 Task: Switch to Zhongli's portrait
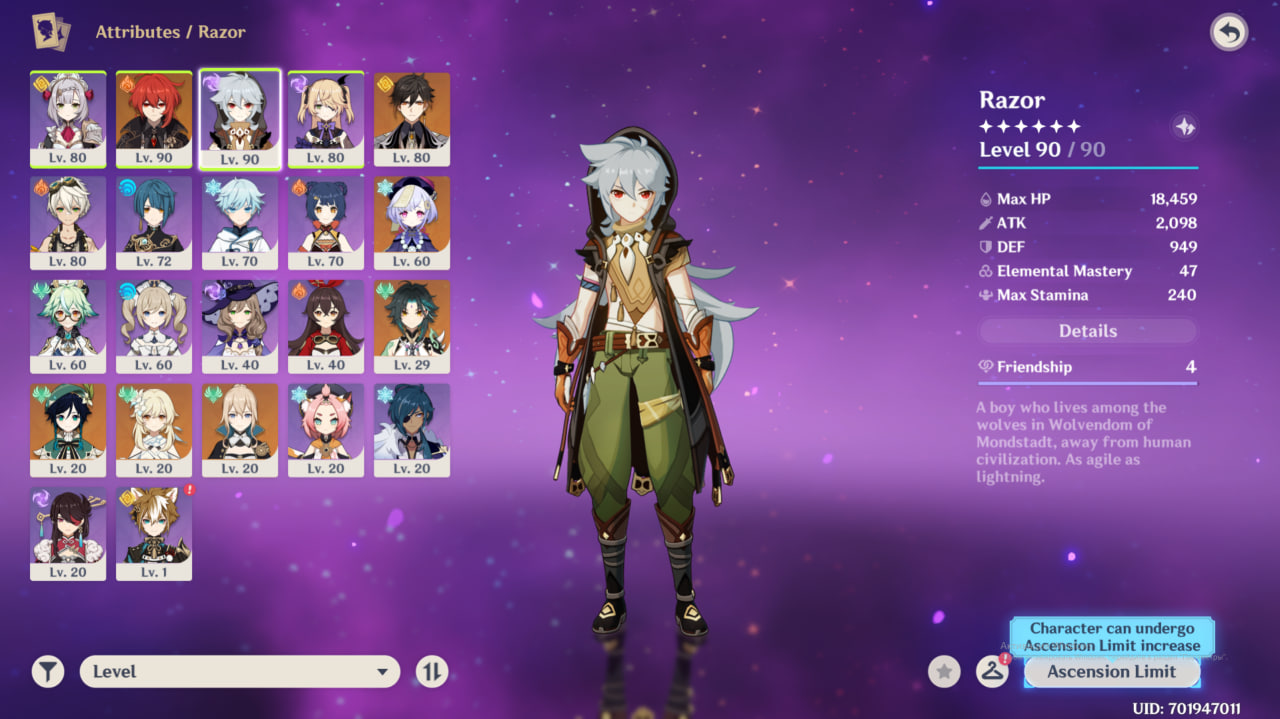click(x=412, y=118)
